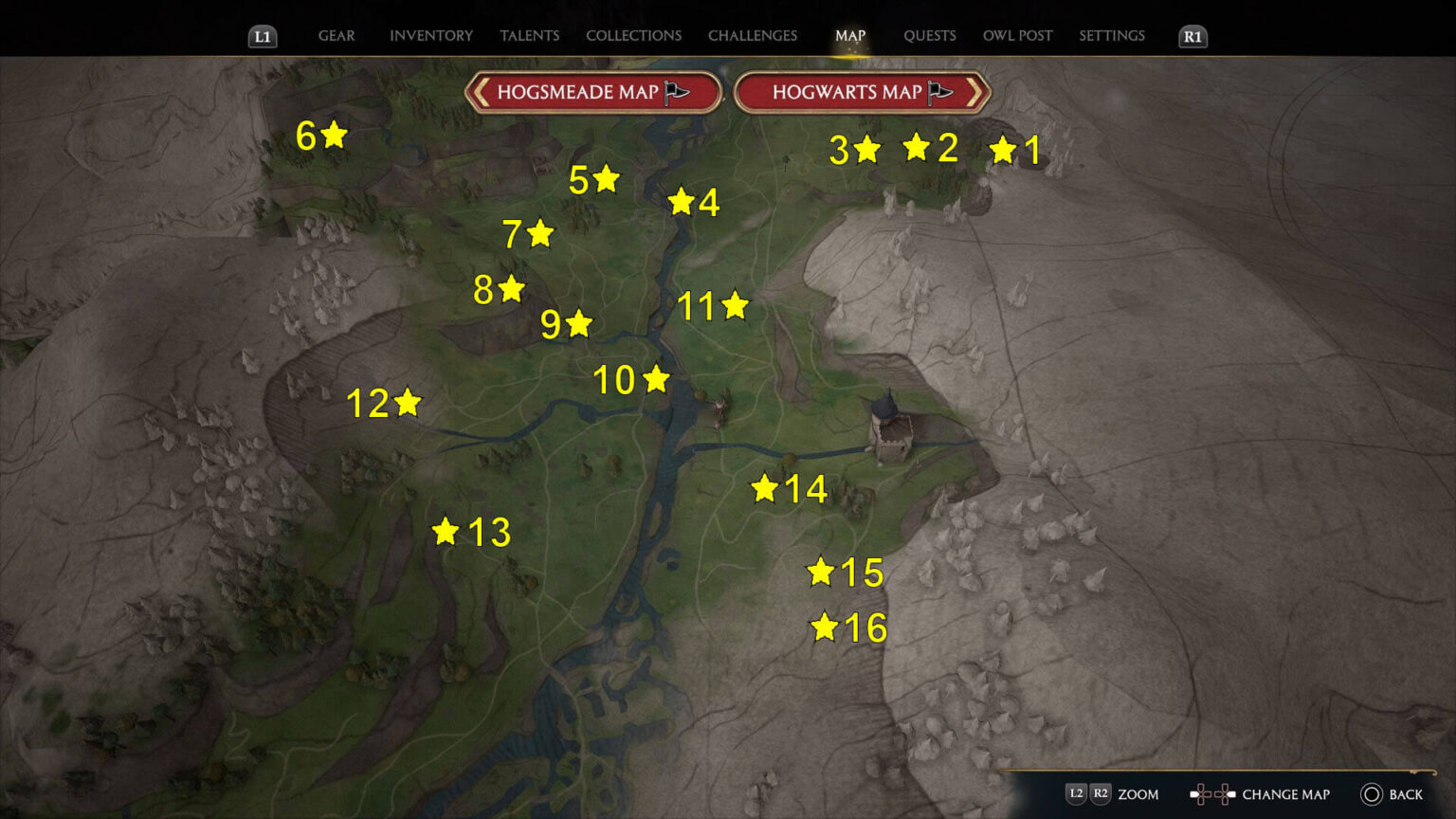1456x819 pixels.
Task: Select star marker 13 in the southwest
Action: pyautogui.click(x=446, y=531)
